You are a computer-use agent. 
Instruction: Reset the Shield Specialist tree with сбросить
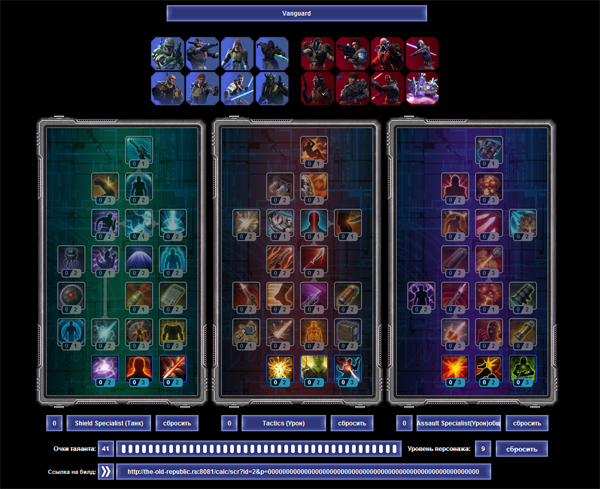tap(177, 423)
